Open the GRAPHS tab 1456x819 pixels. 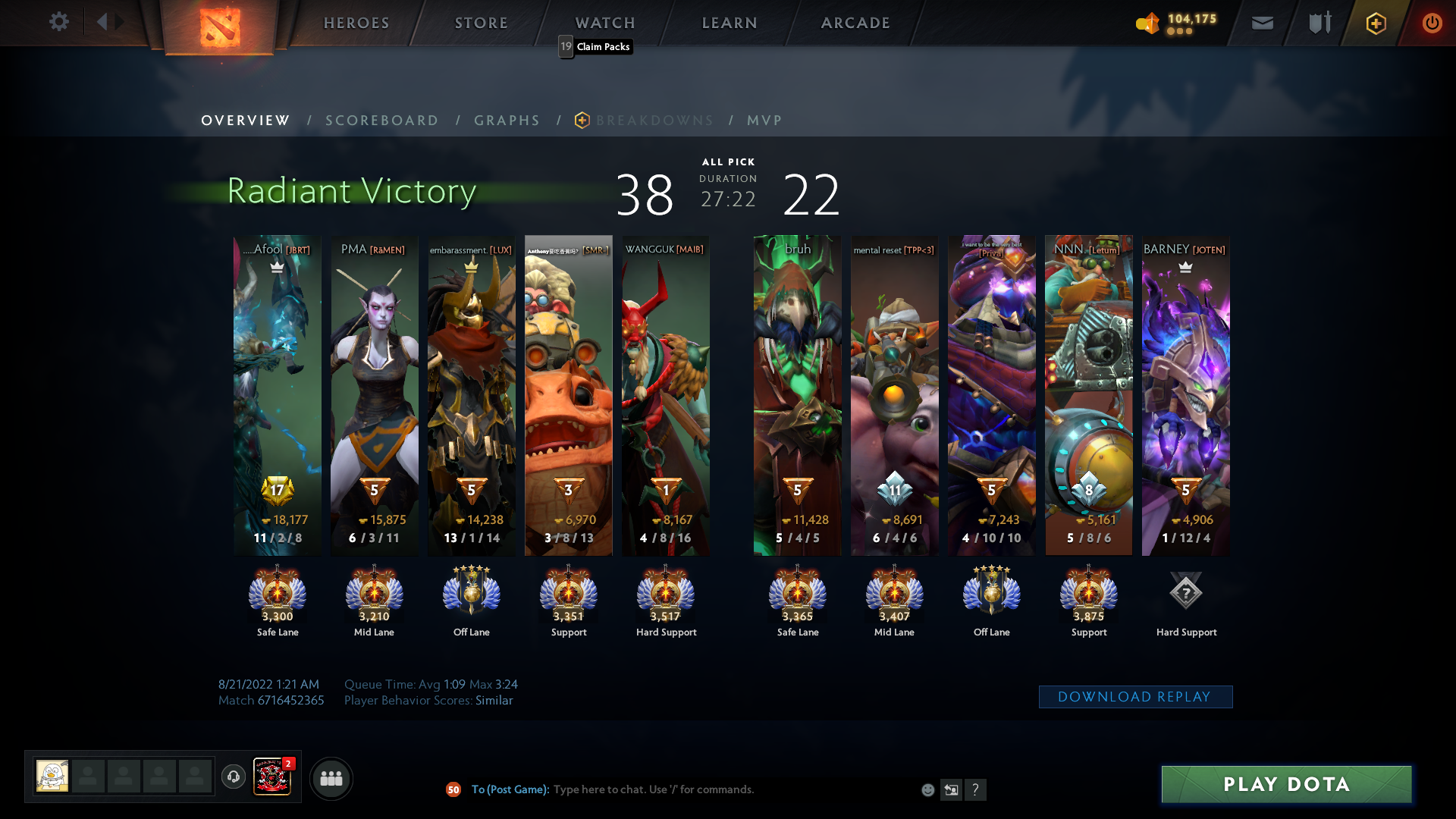tap(507, 120)
